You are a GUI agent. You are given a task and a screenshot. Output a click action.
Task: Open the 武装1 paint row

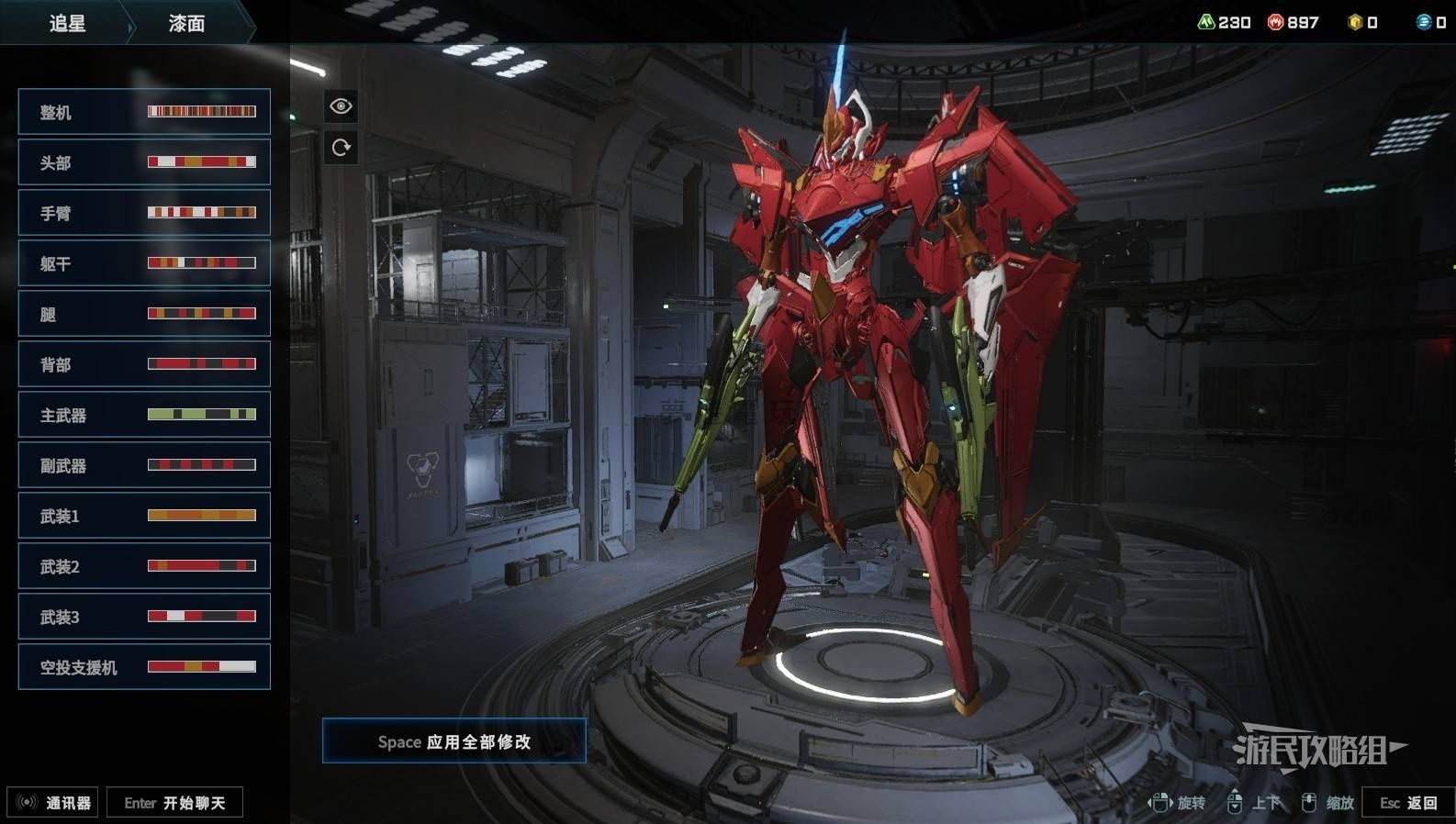coord(144,516)
